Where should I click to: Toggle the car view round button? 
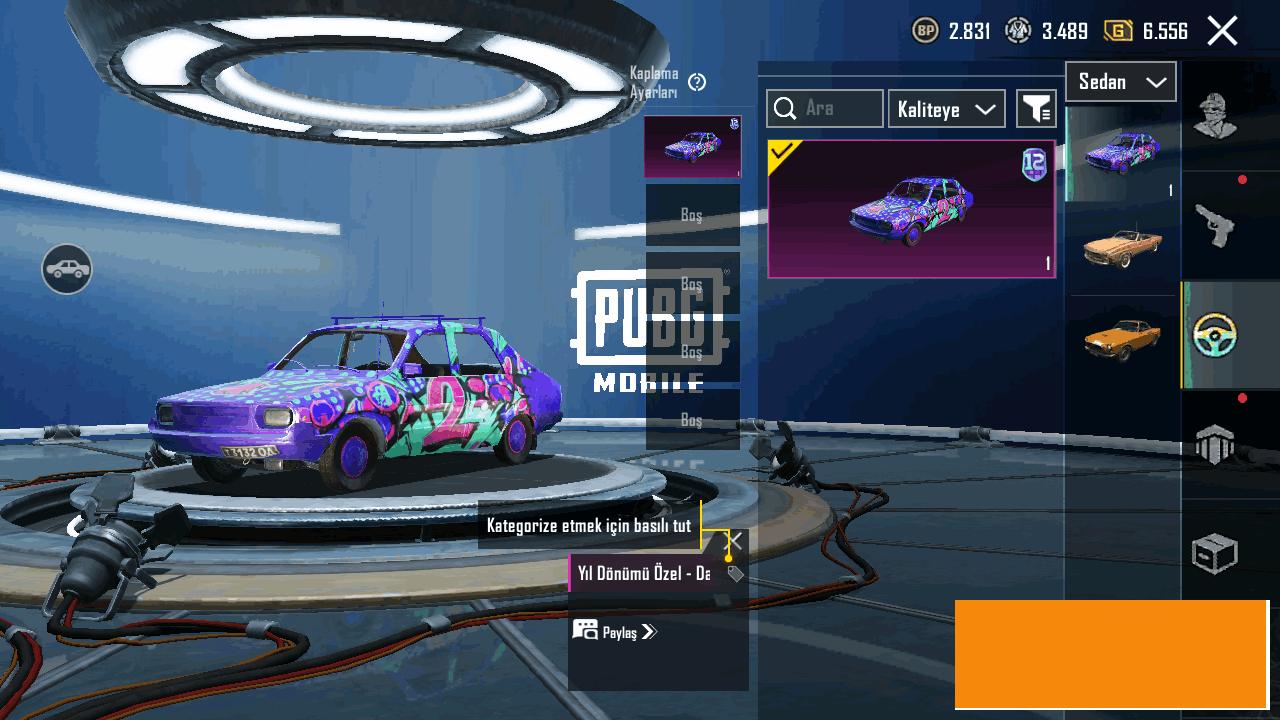click(x=67, y=269)
